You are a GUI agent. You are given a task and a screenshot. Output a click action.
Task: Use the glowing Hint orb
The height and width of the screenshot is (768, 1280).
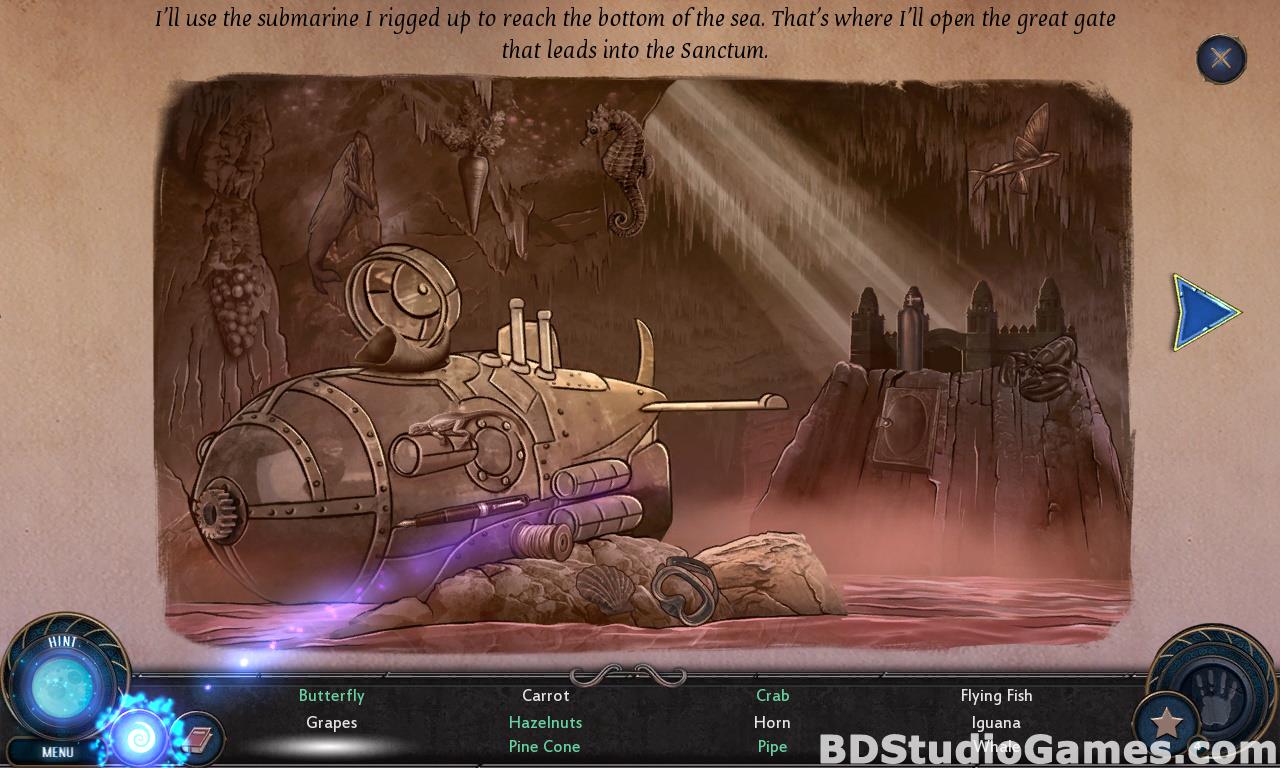(62, 686)
